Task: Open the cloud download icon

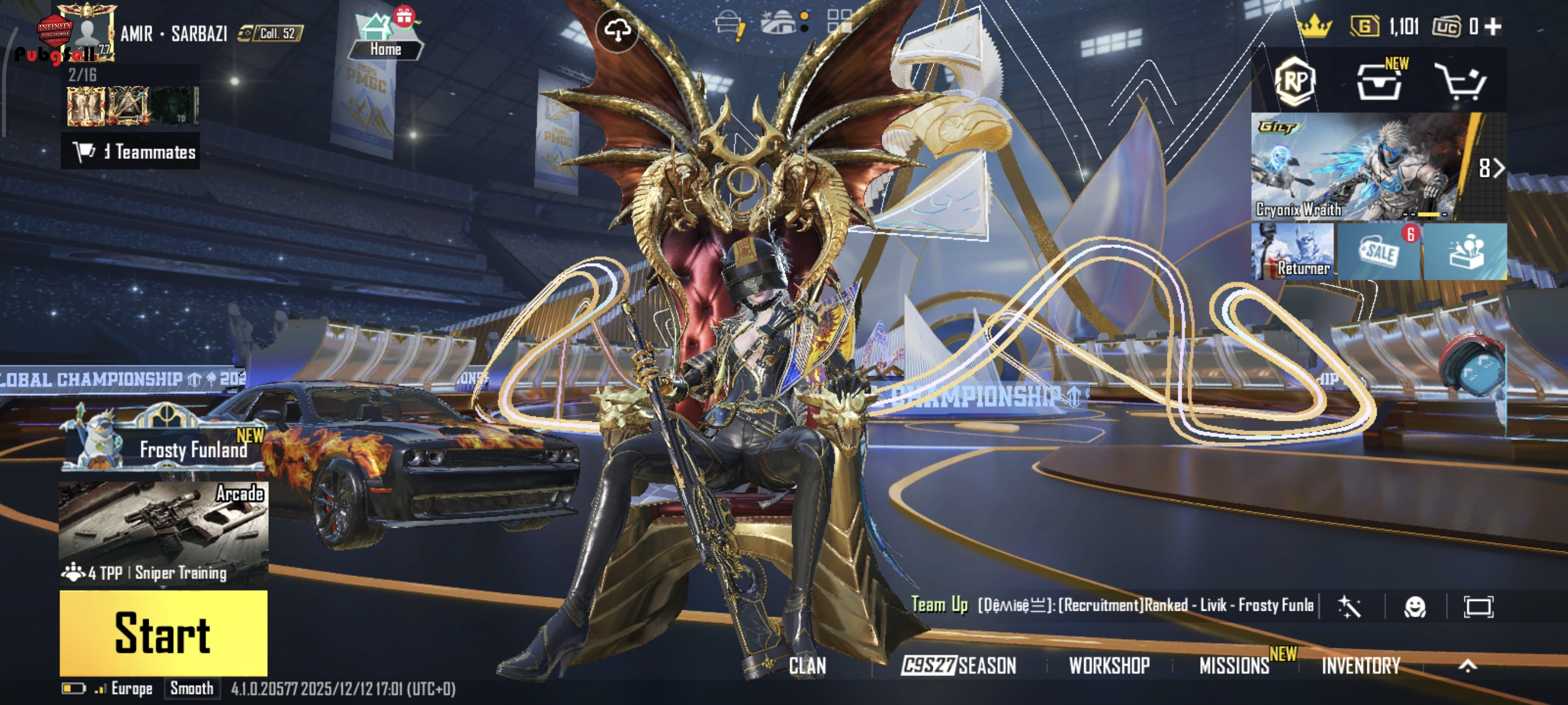Action: [617, 31]
